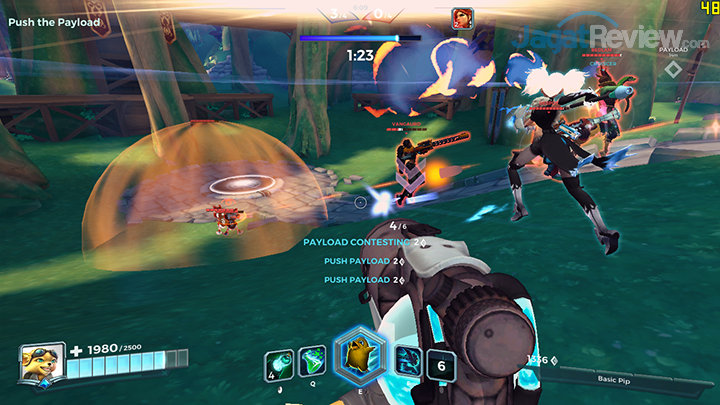
Task: Click the Push the Payload objective text
Action: point(54,22)
